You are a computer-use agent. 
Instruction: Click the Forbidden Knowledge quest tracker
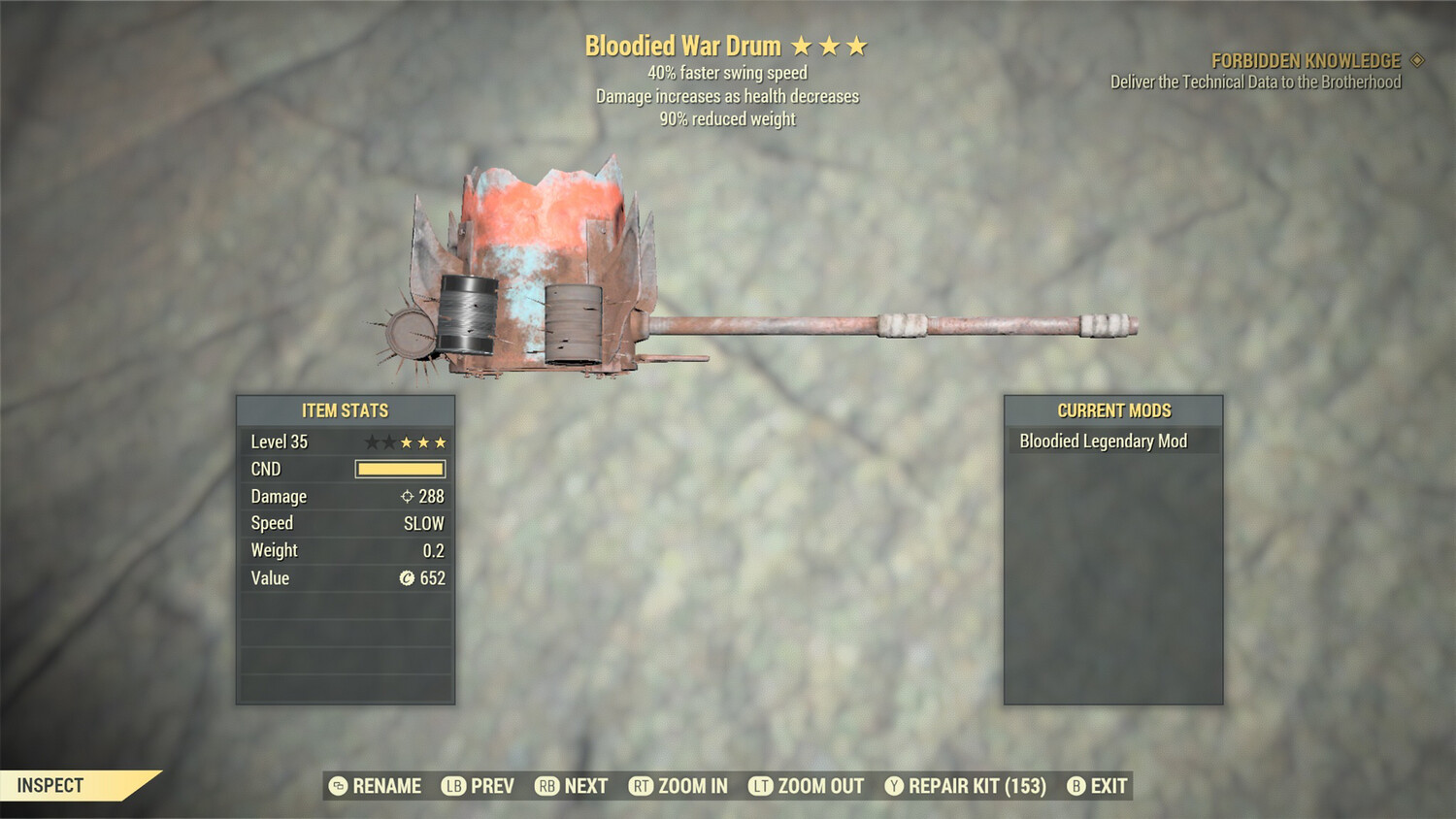(x=1306, y=61)
